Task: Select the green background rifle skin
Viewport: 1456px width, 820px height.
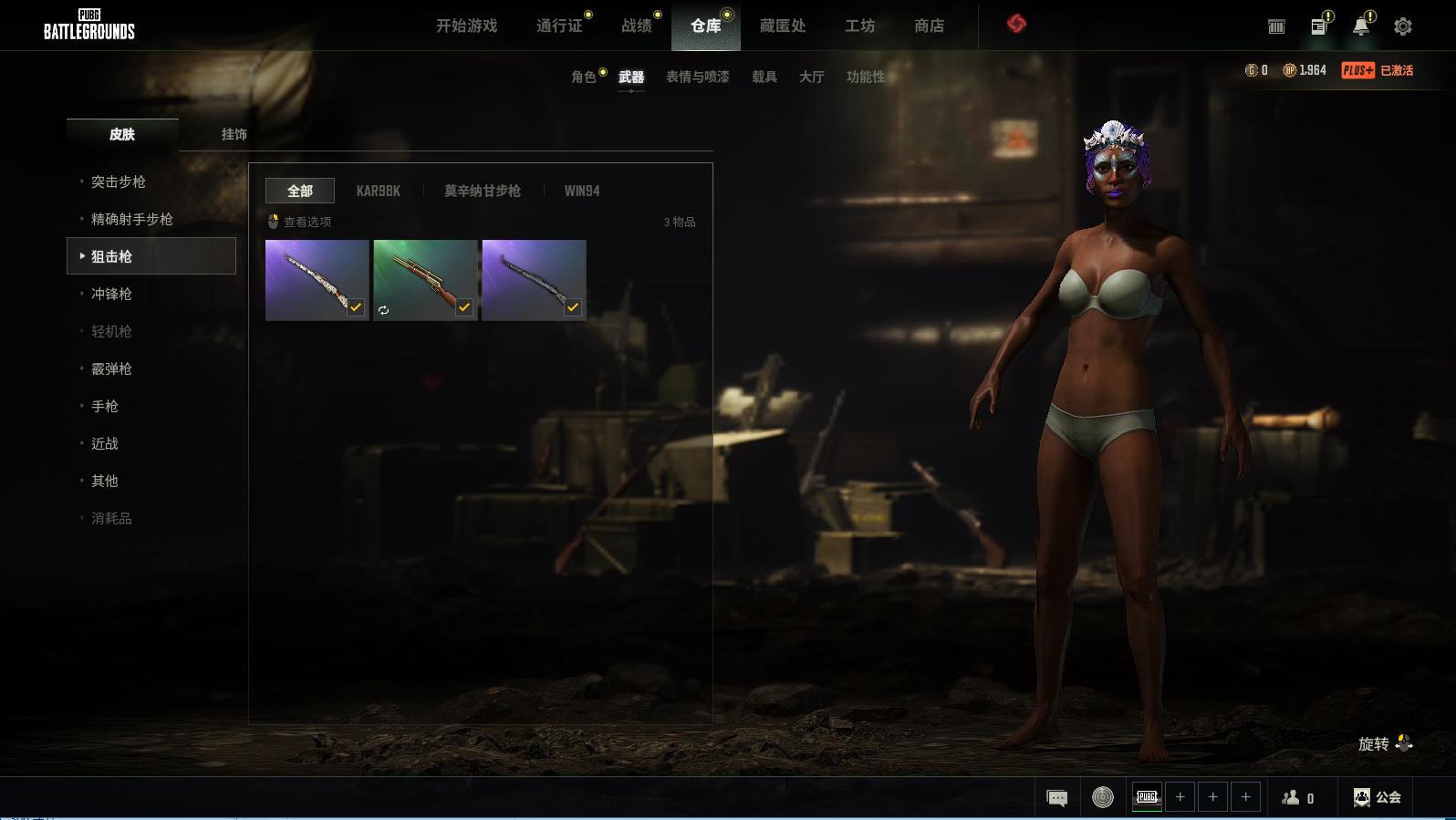Action: pos(425,280)
